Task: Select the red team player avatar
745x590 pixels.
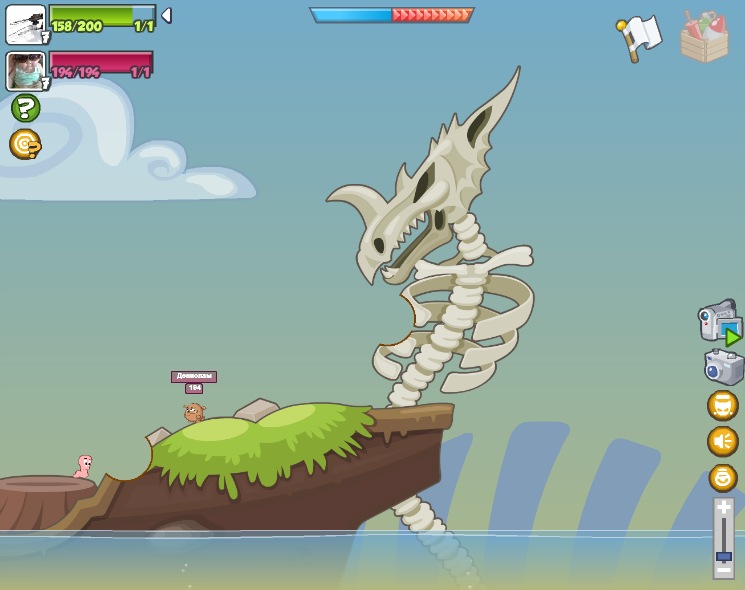Action: coord(25,71)
